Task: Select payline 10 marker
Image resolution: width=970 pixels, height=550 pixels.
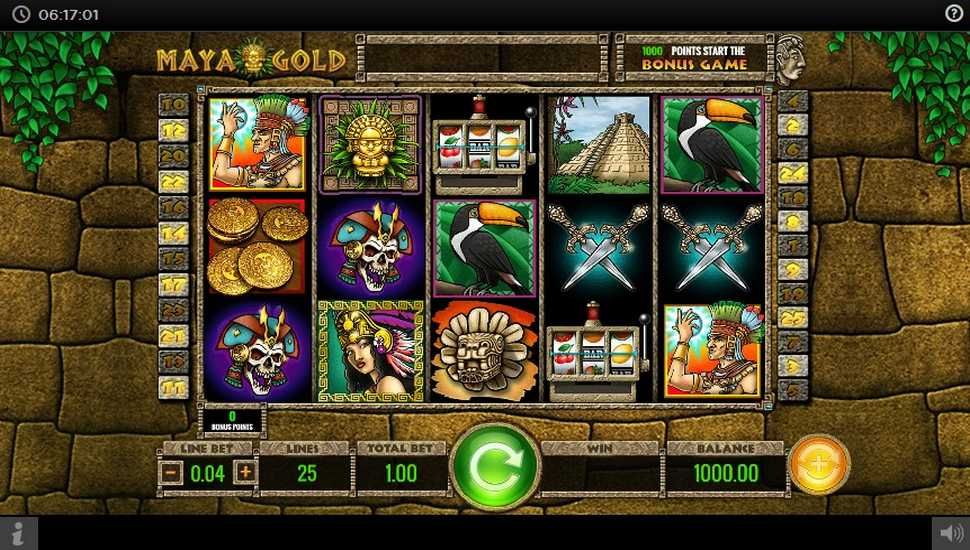Action: 173,104
